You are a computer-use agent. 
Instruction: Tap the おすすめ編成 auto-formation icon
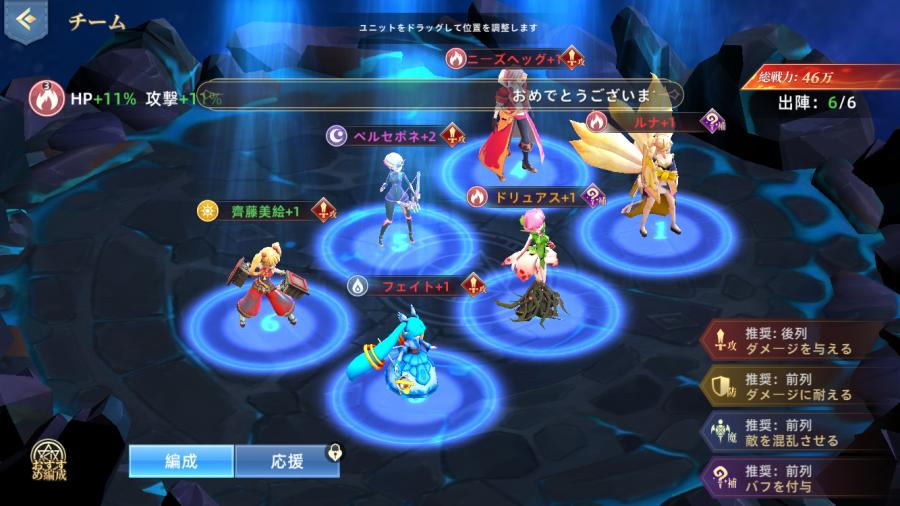click(x=46, y=462)
